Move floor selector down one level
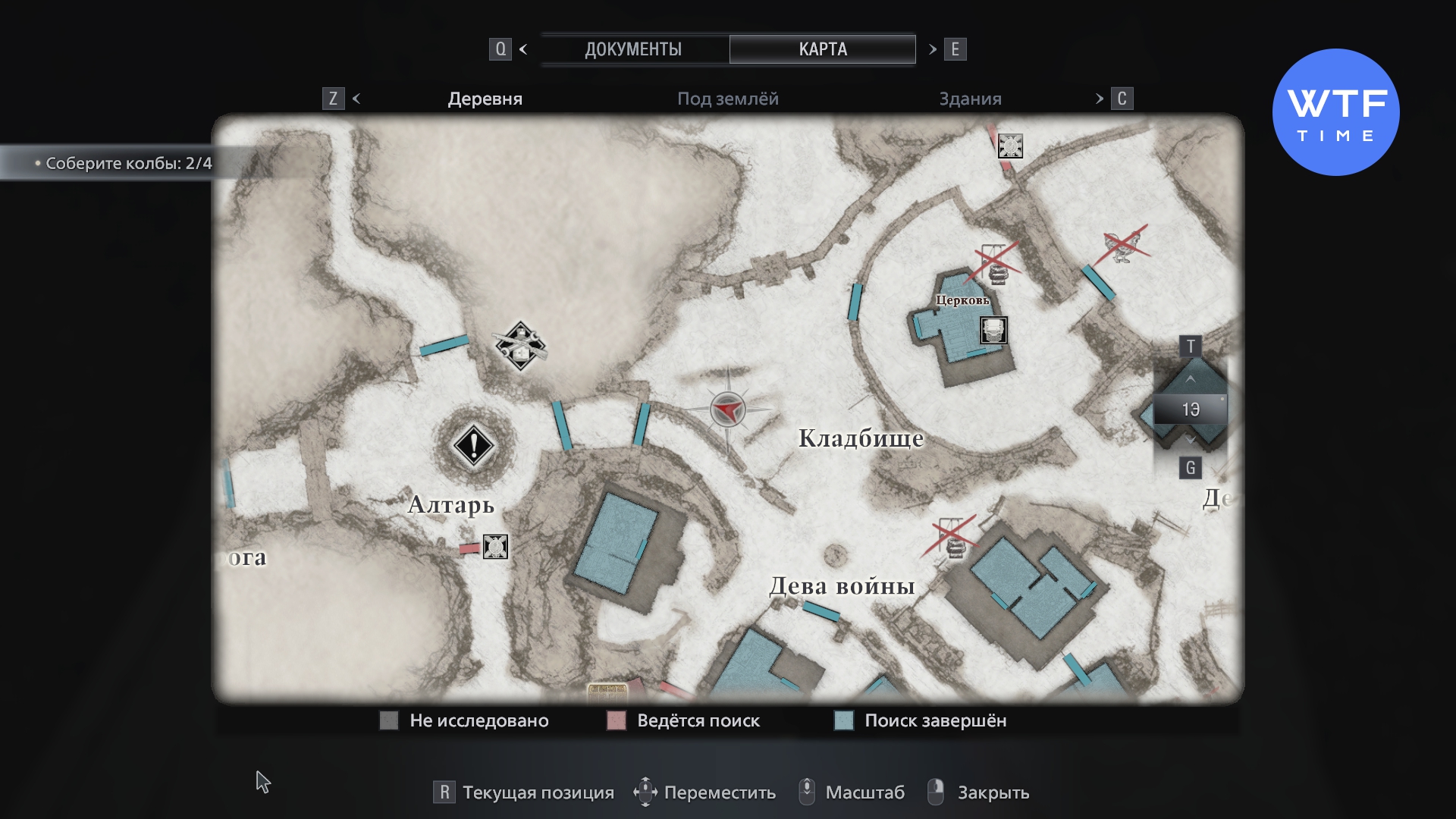Screen dimensions: 1456x819 click(1191, 441)
